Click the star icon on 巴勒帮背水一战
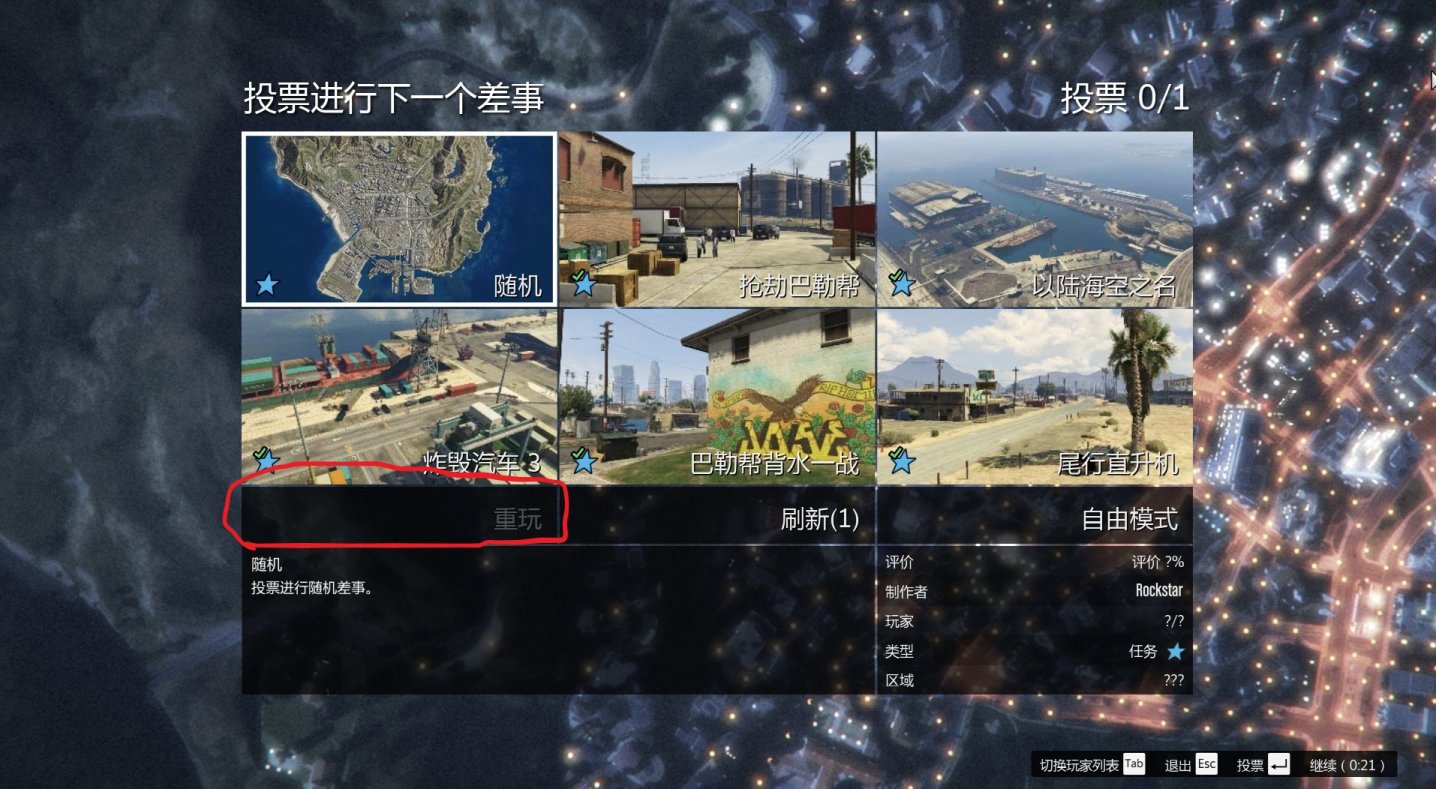1436x789 pixels. point(583,462)
